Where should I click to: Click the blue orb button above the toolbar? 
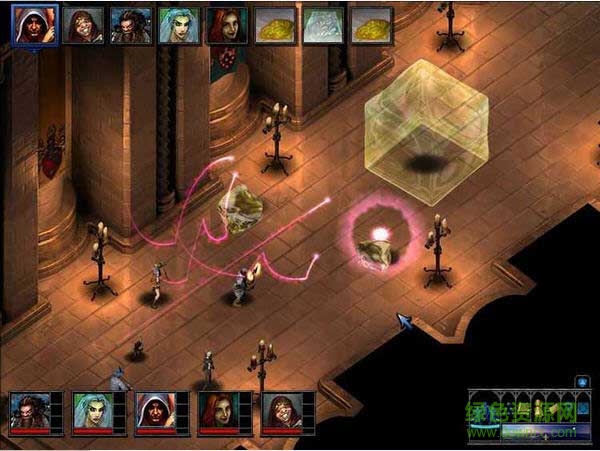(582, 381)
